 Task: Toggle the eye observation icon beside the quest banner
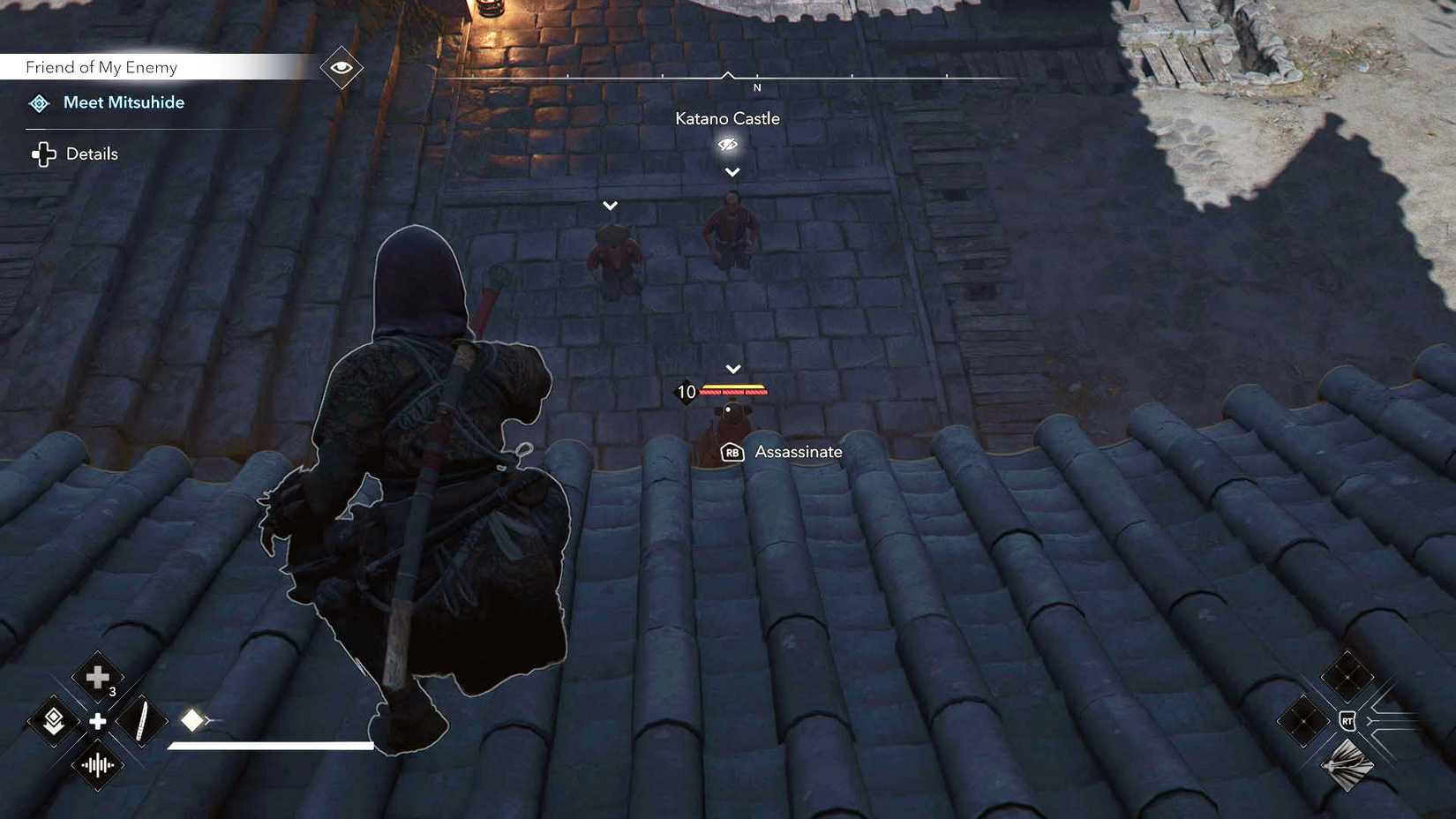[341, 66]
